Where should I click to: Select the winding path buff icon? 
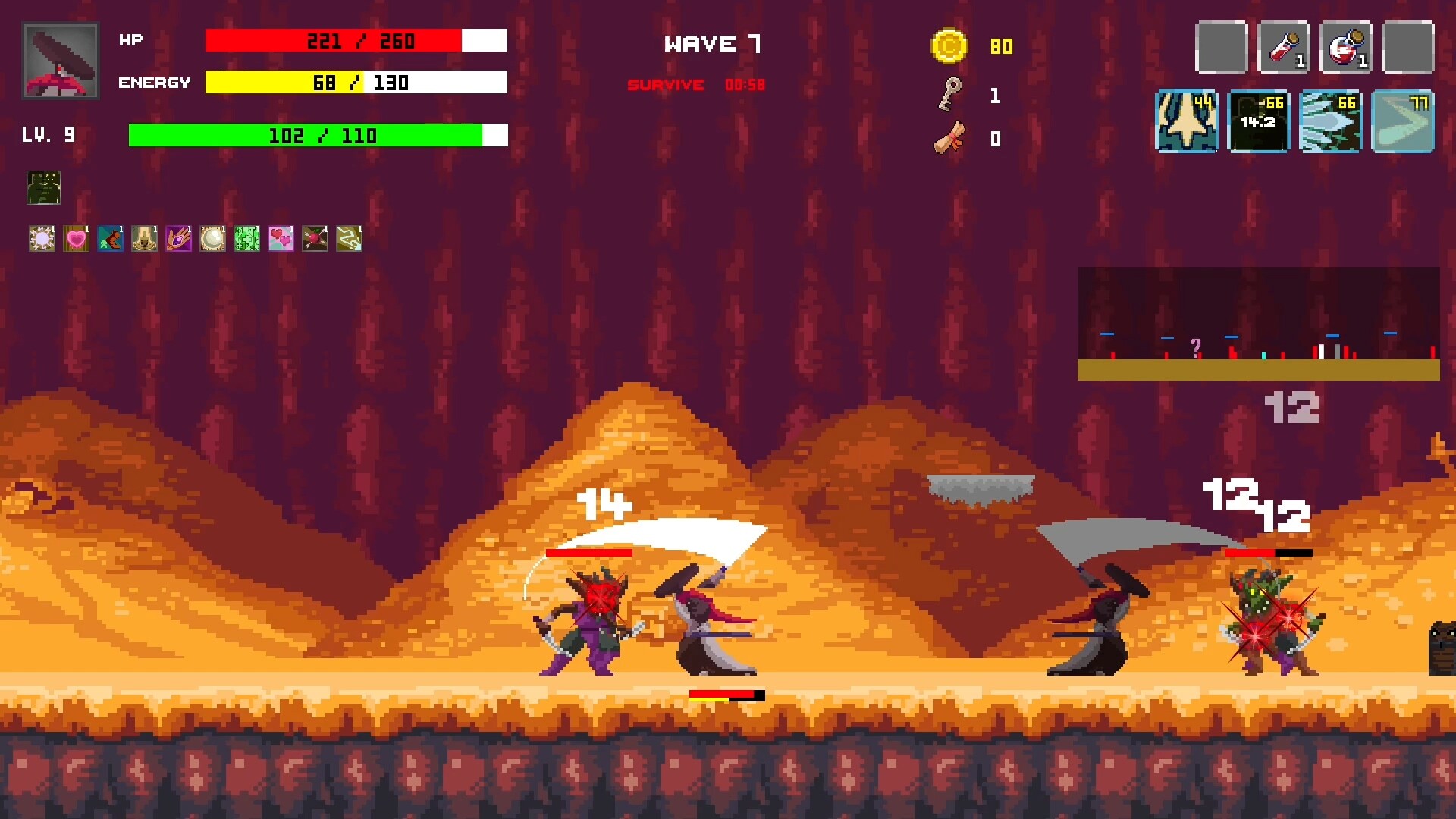[349, 239]
